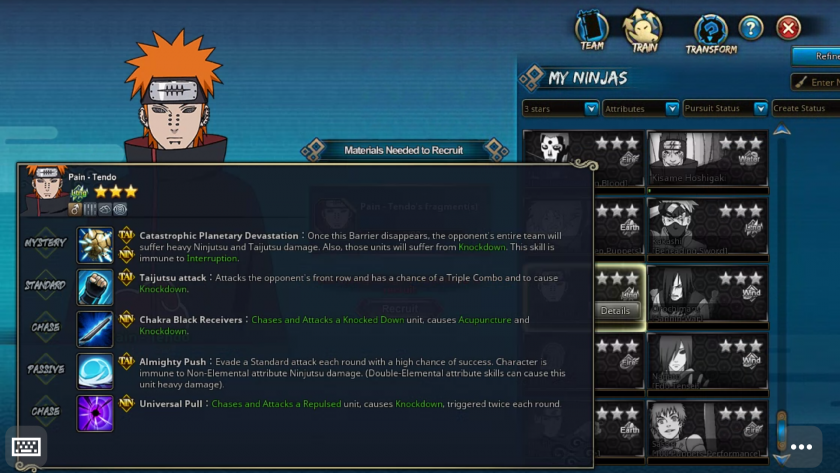Open the Transform menu
The image size is (840, 473).
[x=711, y=33]
